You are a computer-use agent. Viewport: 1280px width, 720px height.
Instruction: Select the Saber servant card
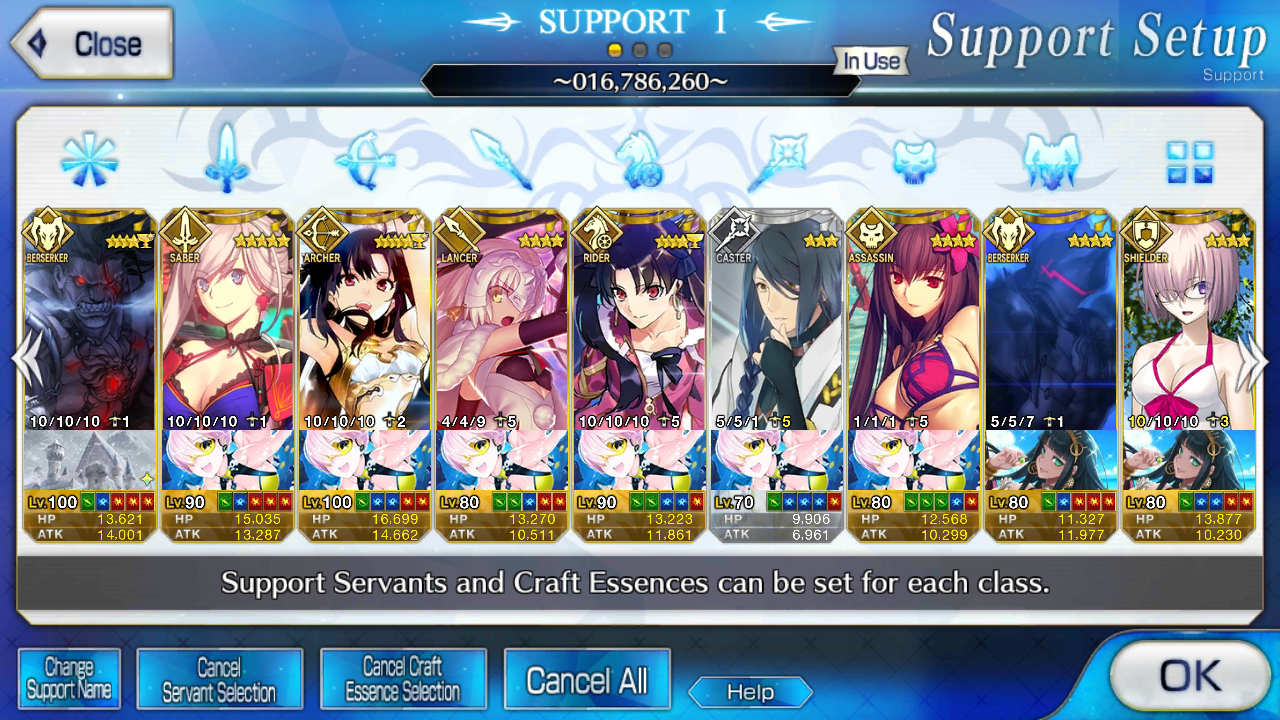point(227,320)
